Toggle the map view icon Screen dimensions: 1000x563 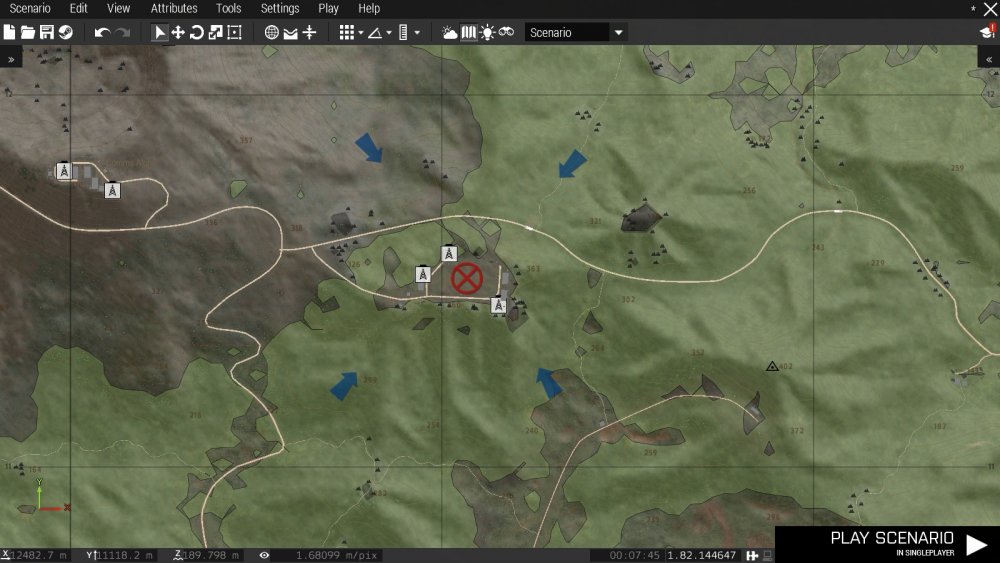(468, 33)
